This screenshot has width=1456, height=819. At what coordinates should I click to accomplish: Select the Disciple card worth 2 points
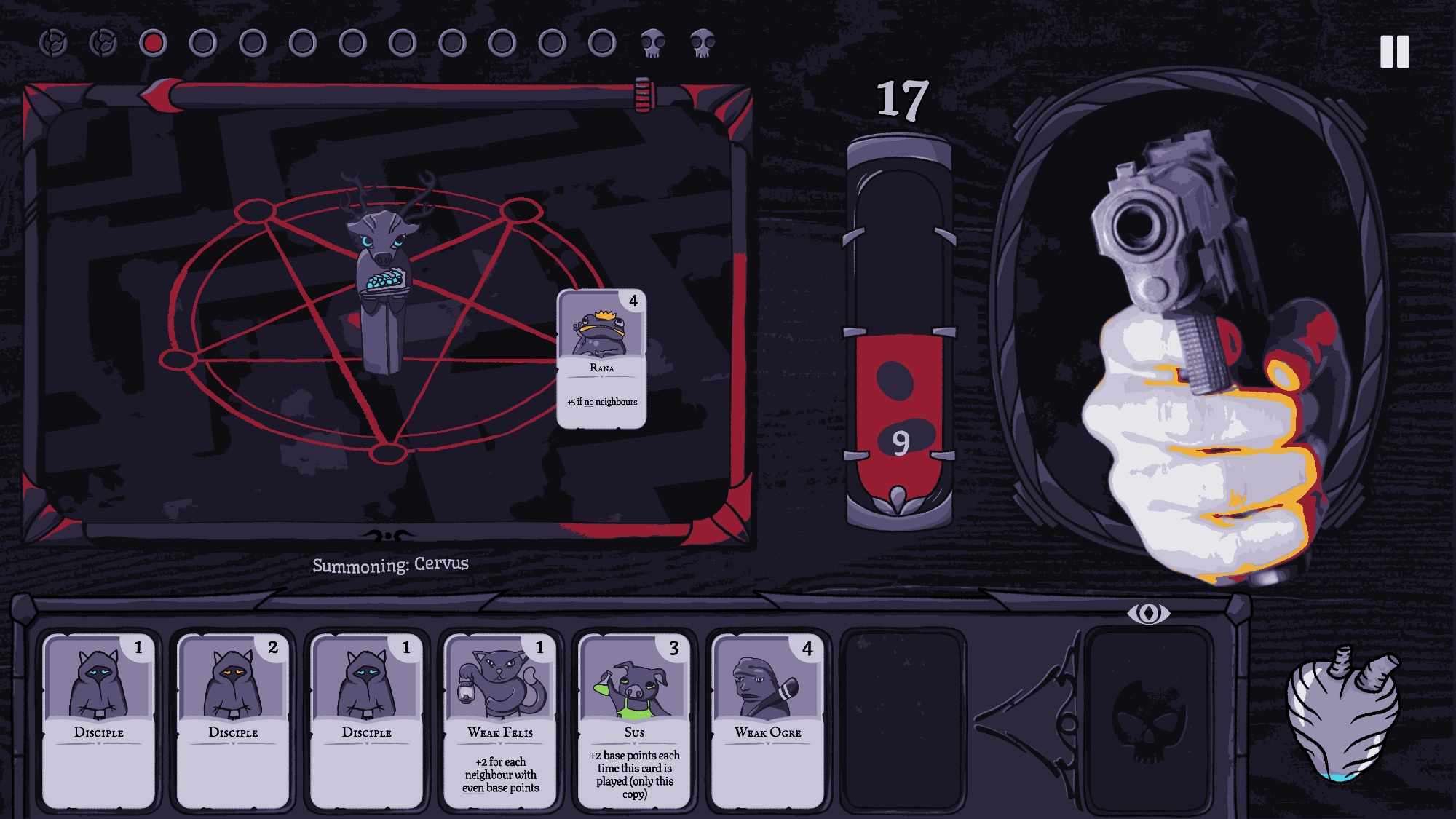coord(233,719)
